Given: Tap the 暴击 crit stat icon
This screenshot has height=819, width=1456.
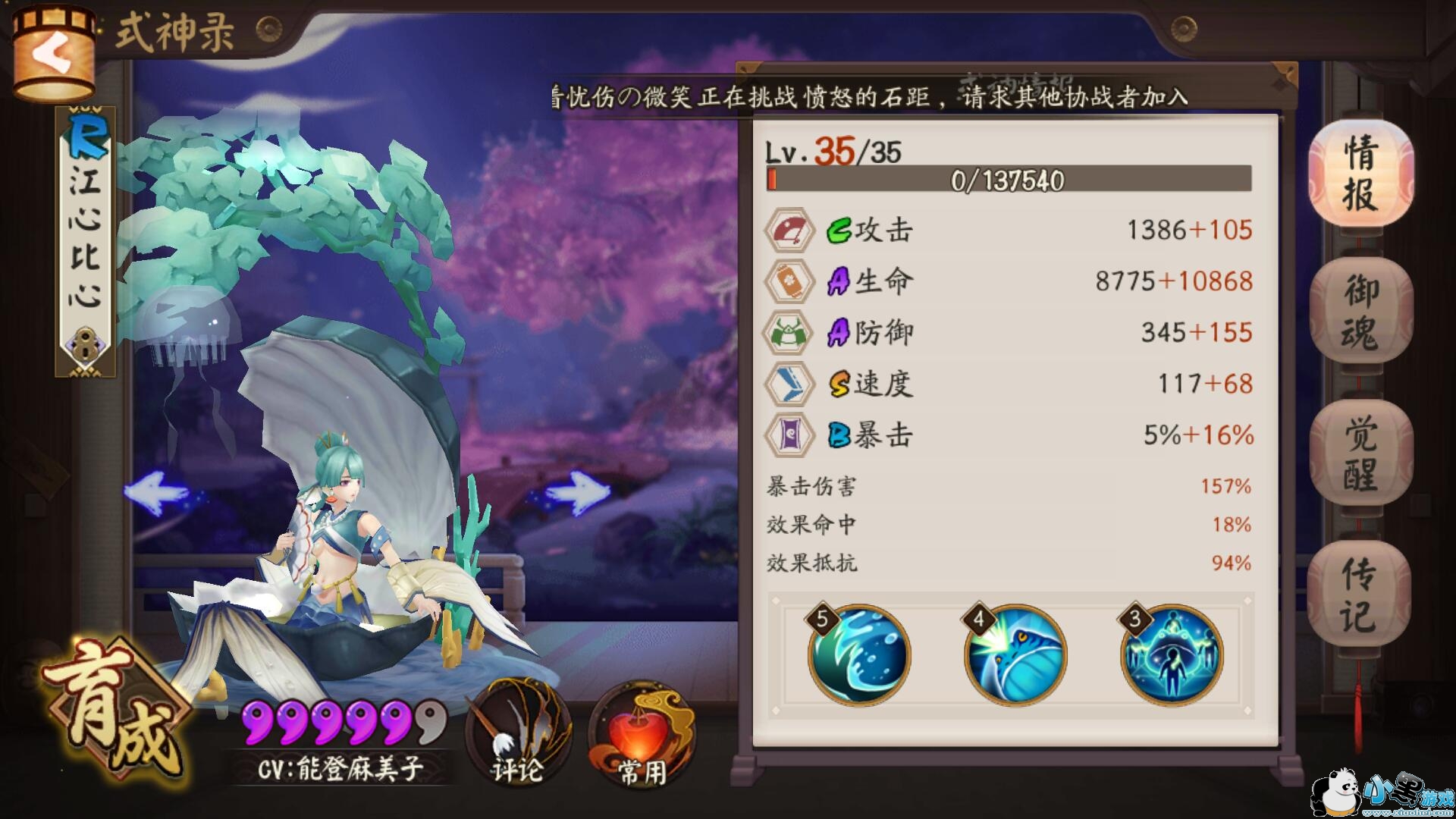Looking at the screenshot, I should (789, 435).
